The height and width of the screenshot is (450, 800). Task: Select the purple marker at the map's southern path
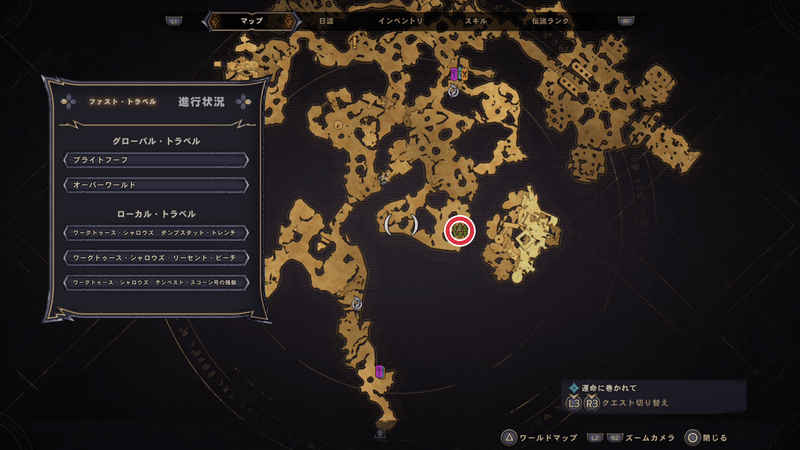(x=380, y=371)
